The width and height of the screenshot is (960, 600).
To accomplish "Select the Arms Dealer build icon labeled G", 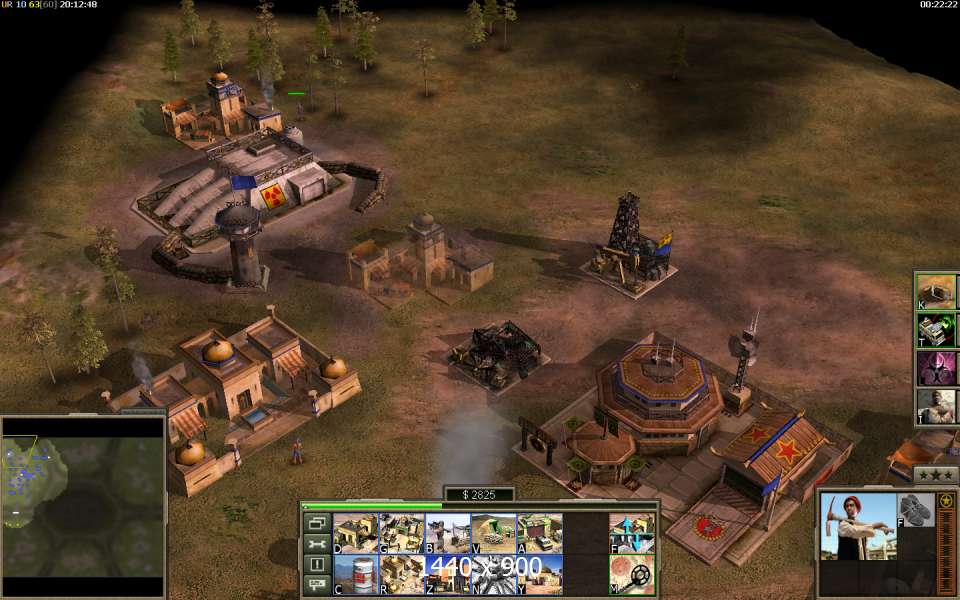I will coord(402,534).
